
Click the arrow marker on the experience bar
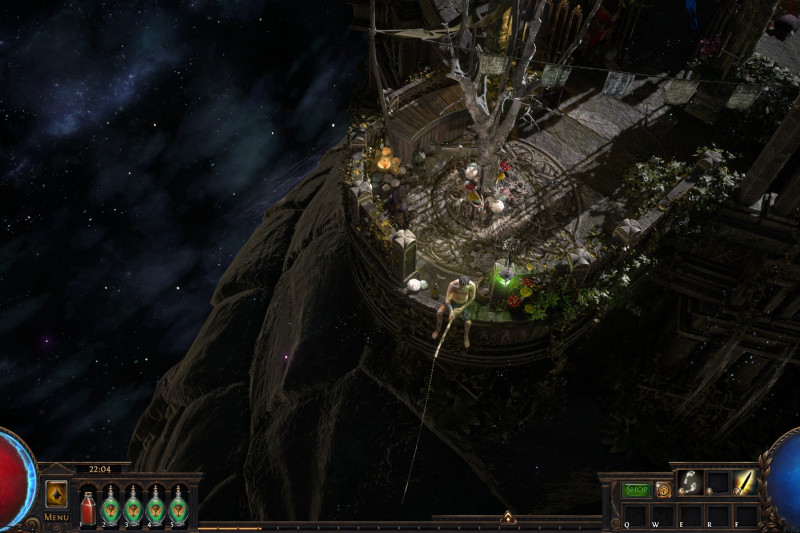click(508, 518)
